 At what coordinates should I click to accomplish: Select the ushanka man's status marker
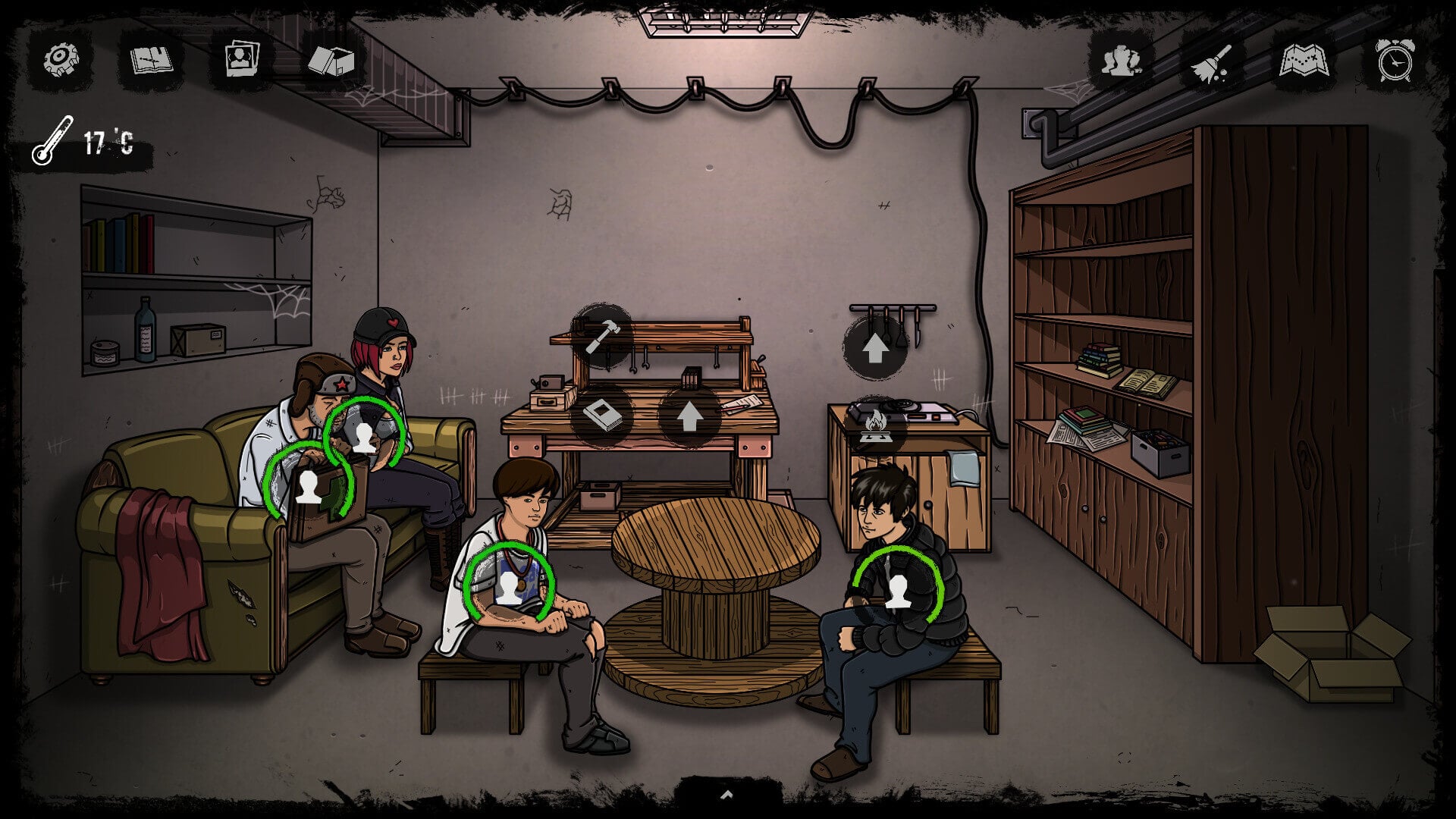308,486
